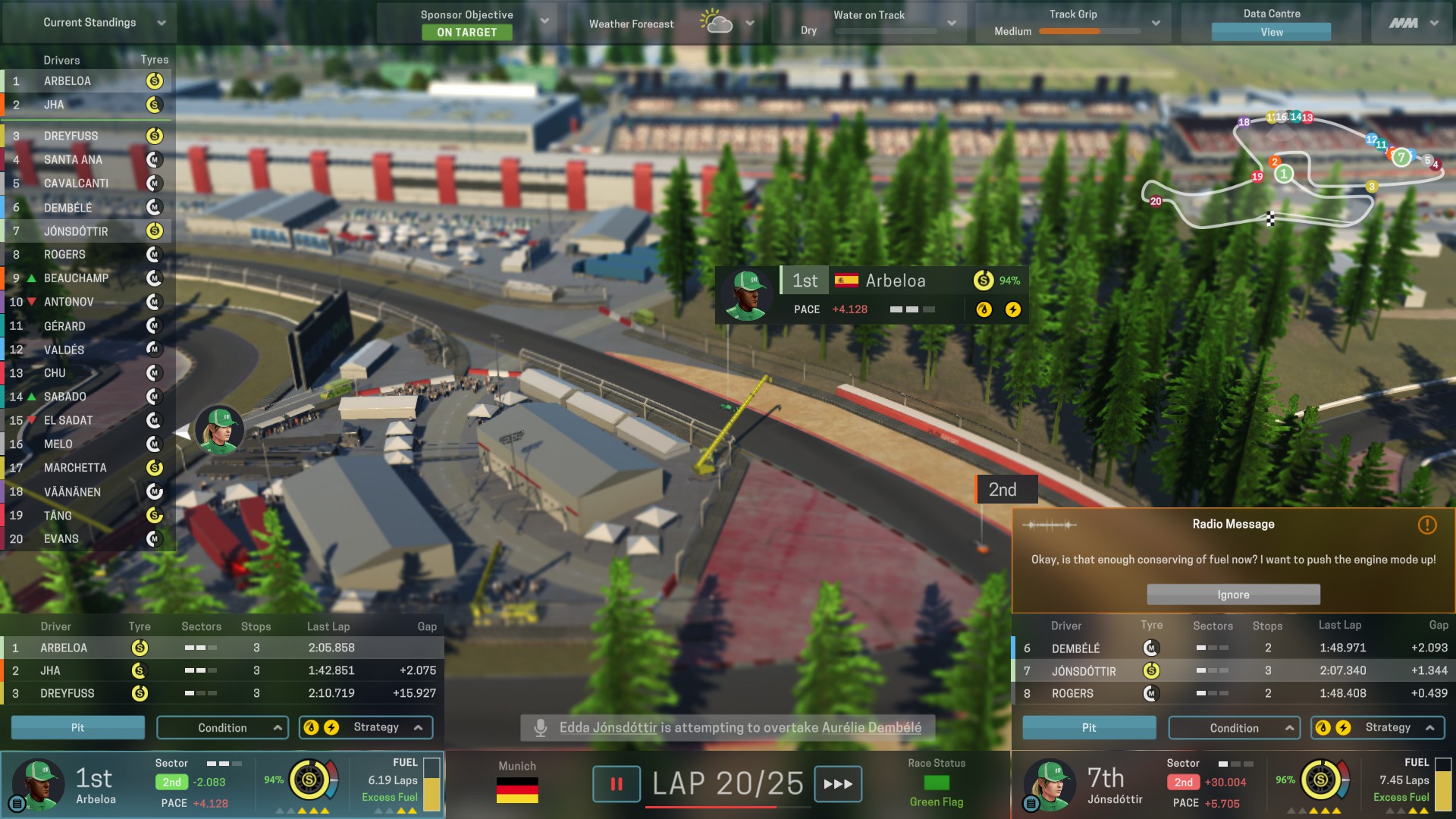Pit Arbeloa's car
The height and width of the screenshot is (819, 1456).
(77, 727)
